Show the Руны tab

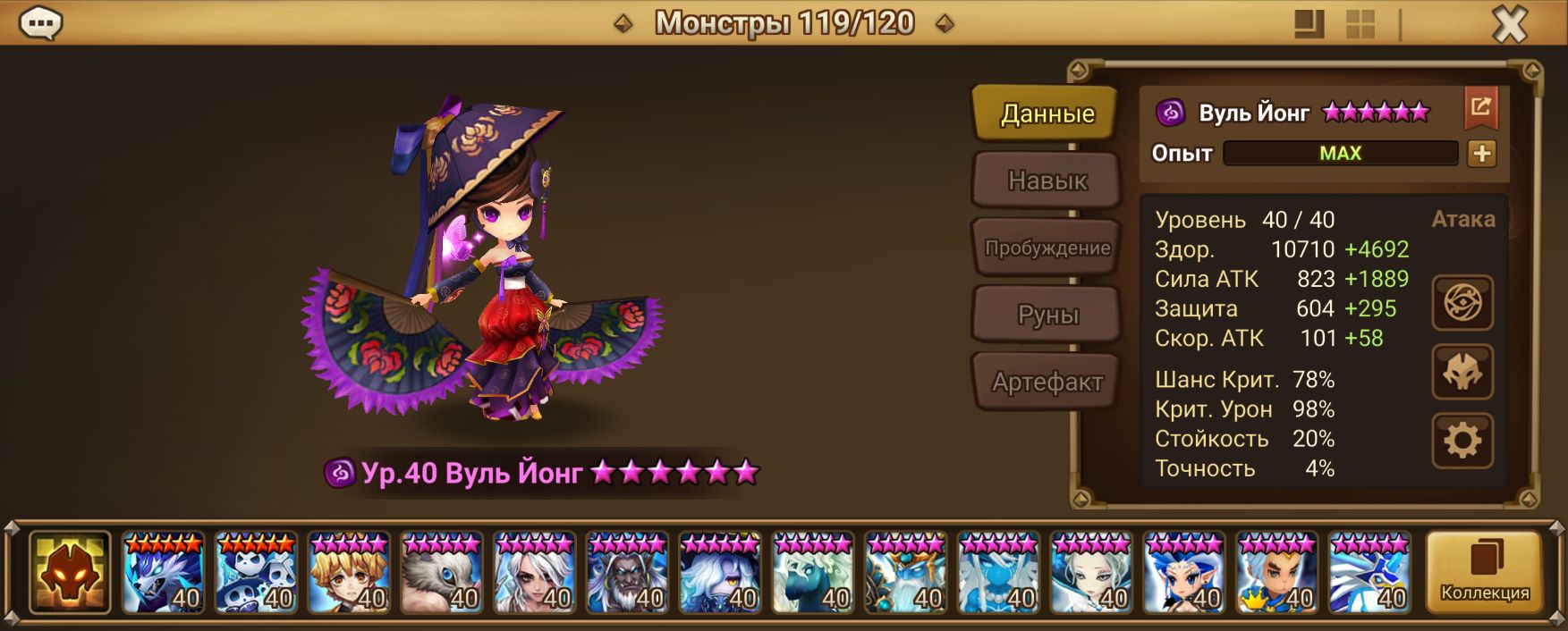coord(1047,315)
